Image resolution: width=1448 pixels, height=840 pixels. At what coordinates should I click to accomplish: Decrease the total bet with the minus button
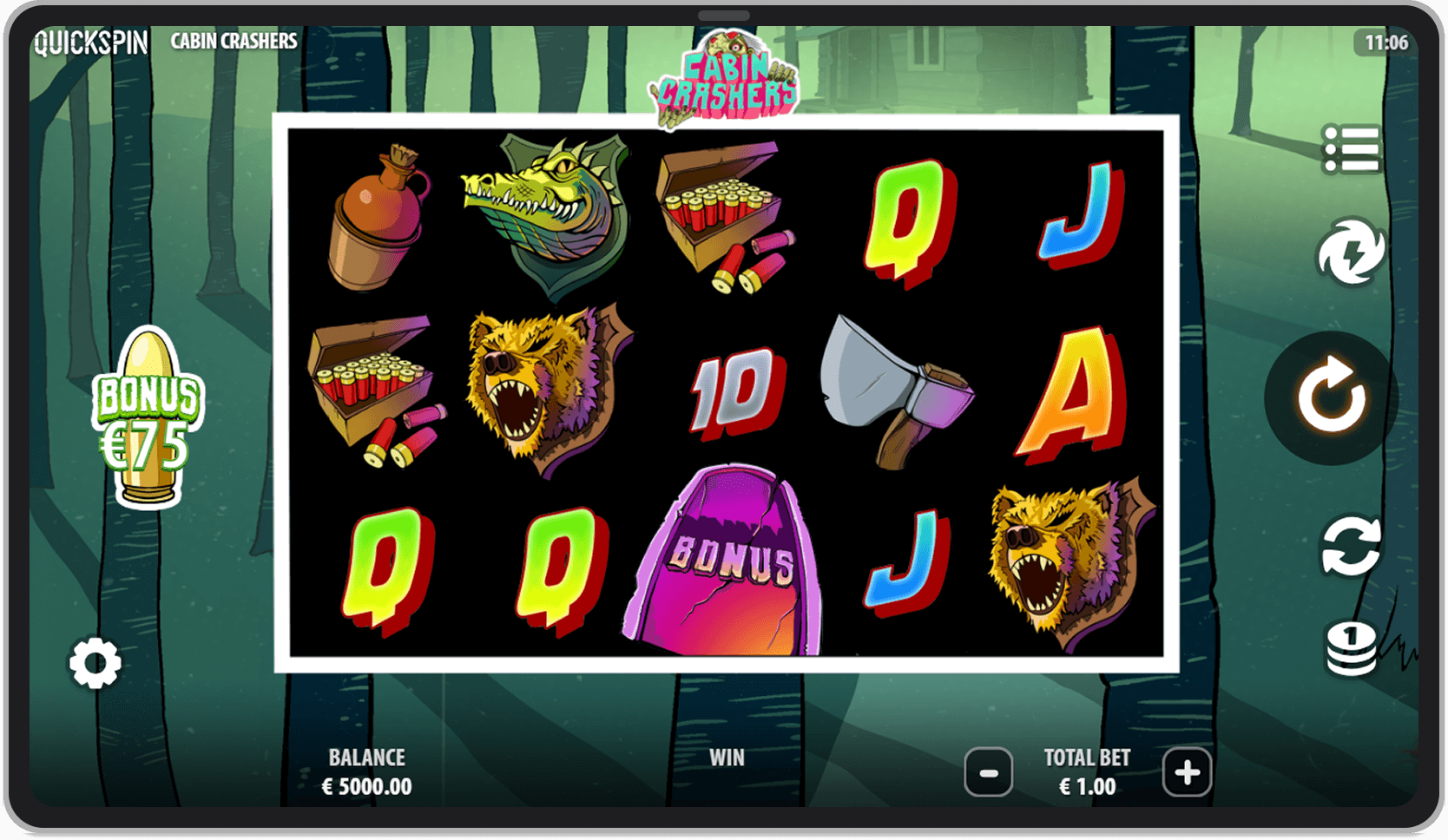point(988,771)
